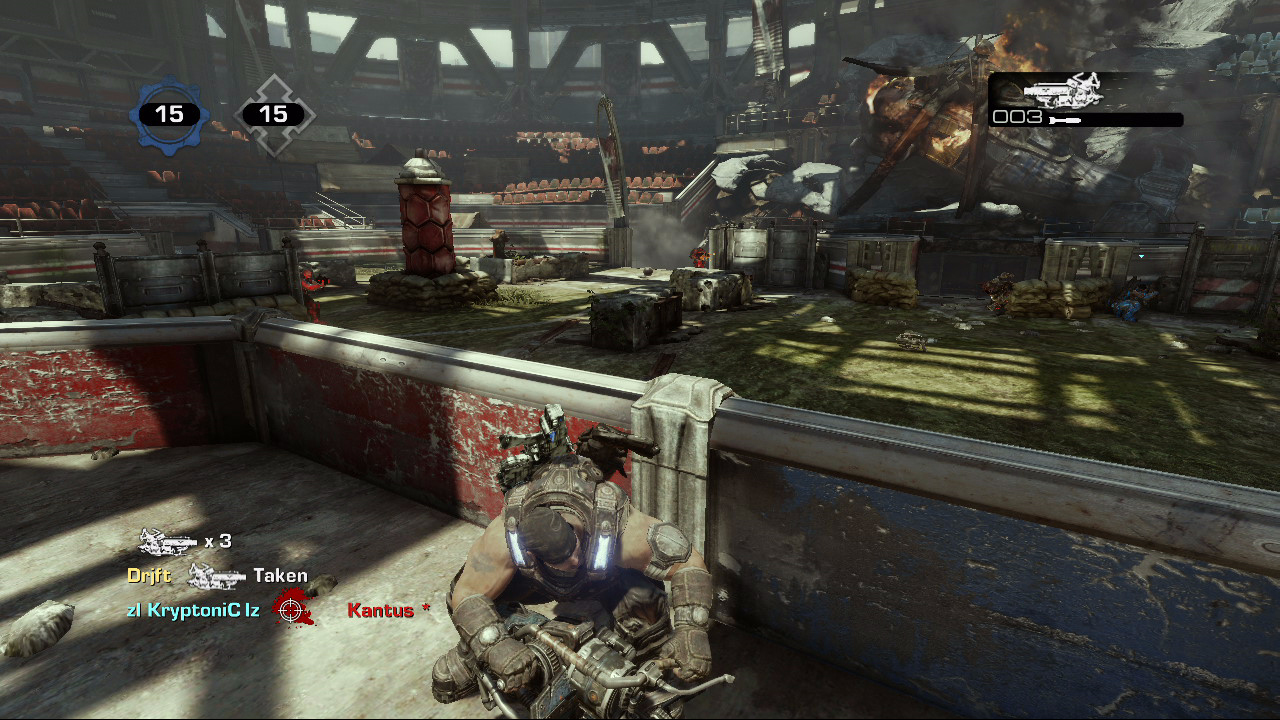Select the weapon pickup icon marked x 3
This screenshot has width=1280, height=720.
[167, 541]
